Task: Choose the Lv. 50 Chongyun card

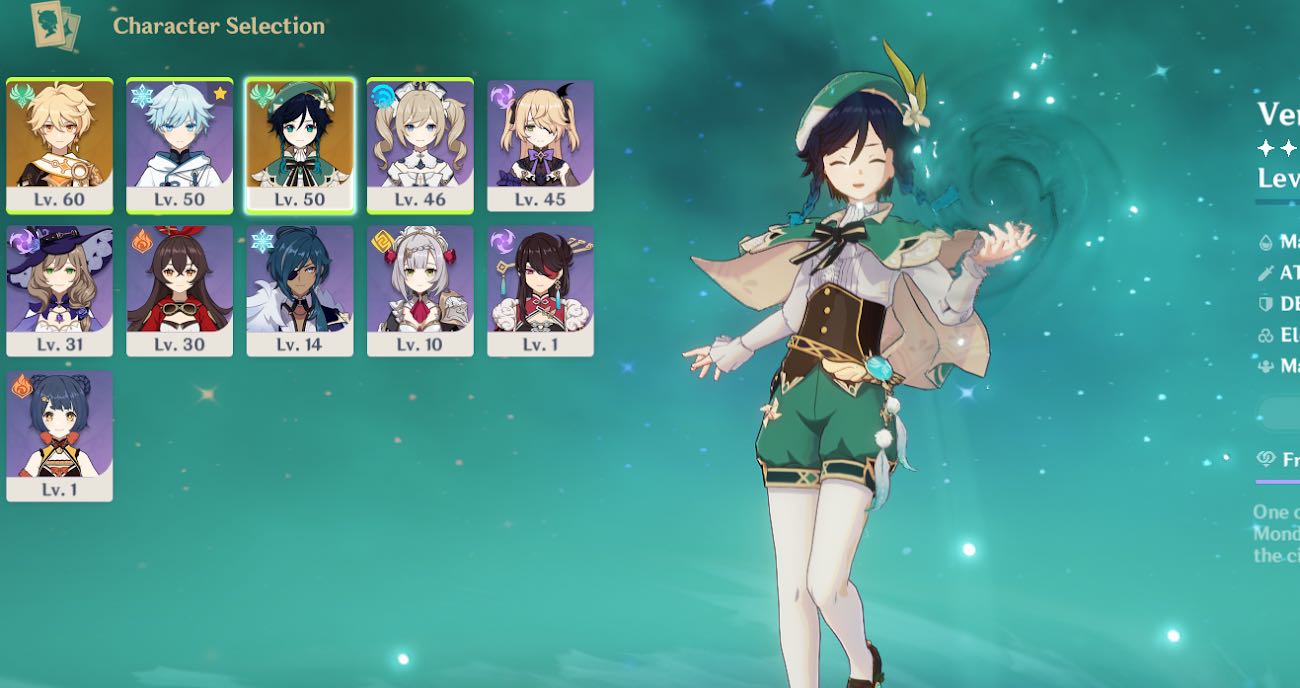Action: tap(180, 145)
